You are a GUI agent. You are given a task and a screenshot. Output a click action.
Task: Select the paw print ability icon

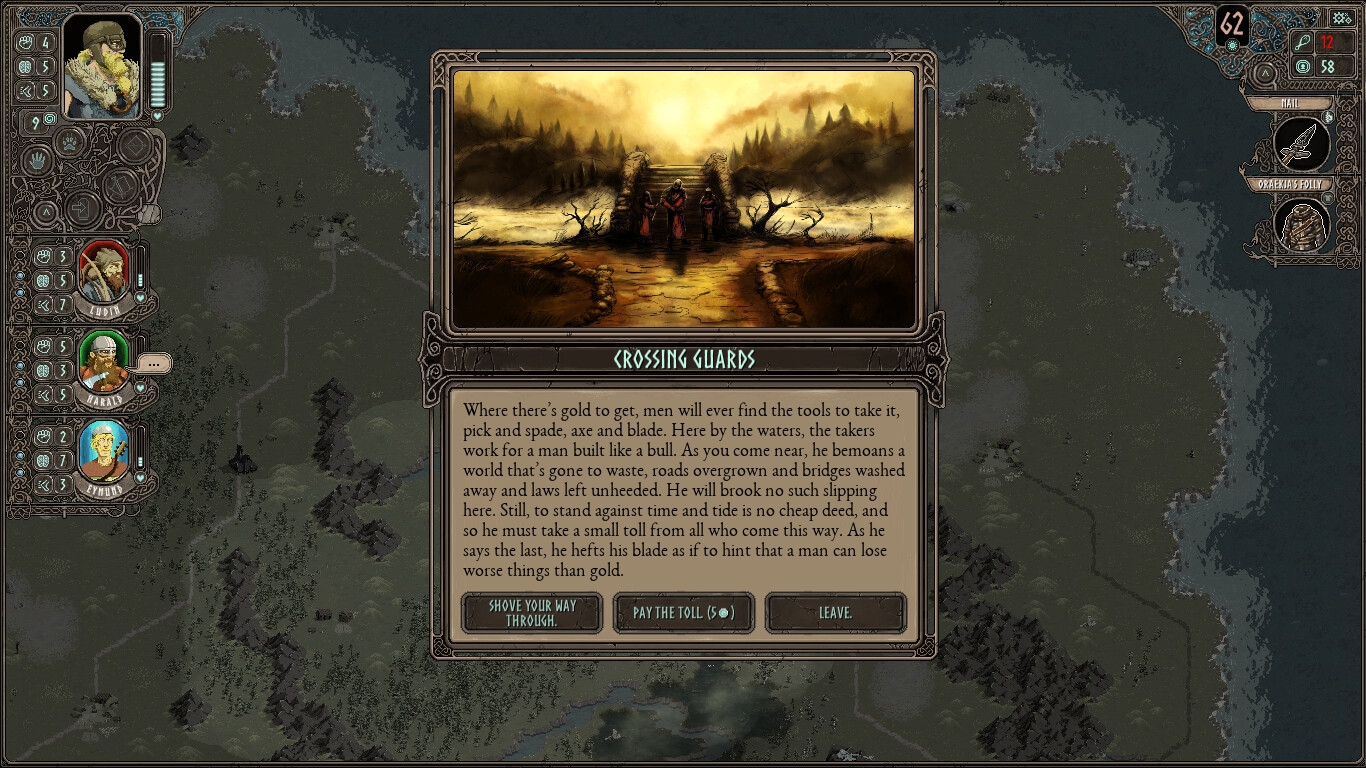pos(69,141)
